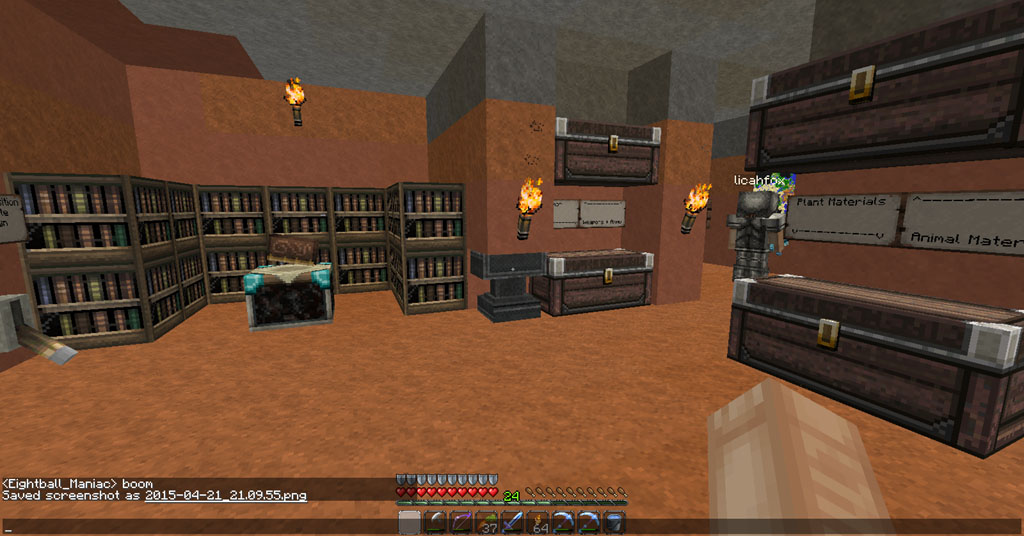Pick the water bucket hotbar slot
This screenshot has width=1024, height=536.
point(615,522)
